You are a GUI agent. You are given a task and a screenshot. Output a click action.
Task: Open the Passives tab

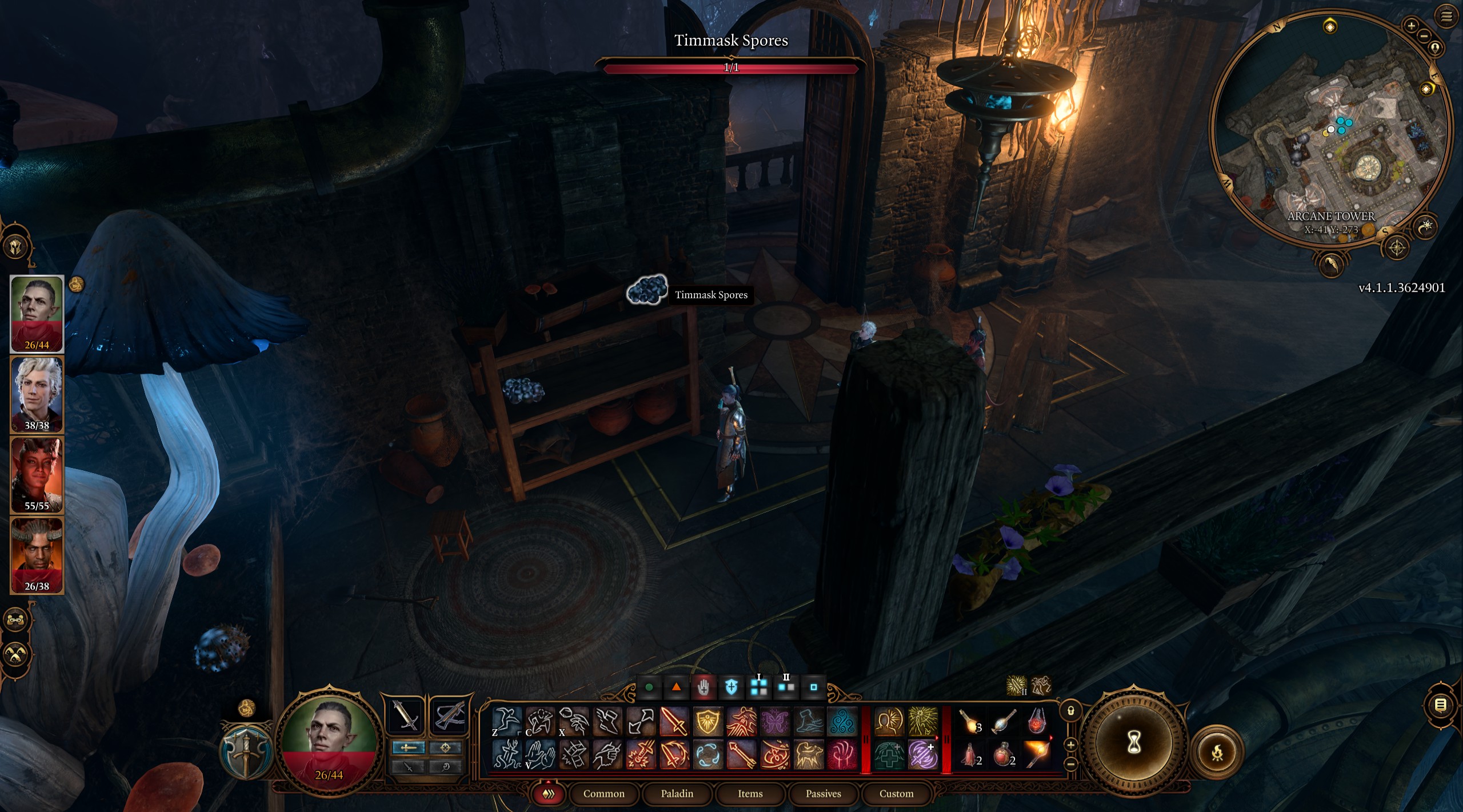tap(824, 794)
